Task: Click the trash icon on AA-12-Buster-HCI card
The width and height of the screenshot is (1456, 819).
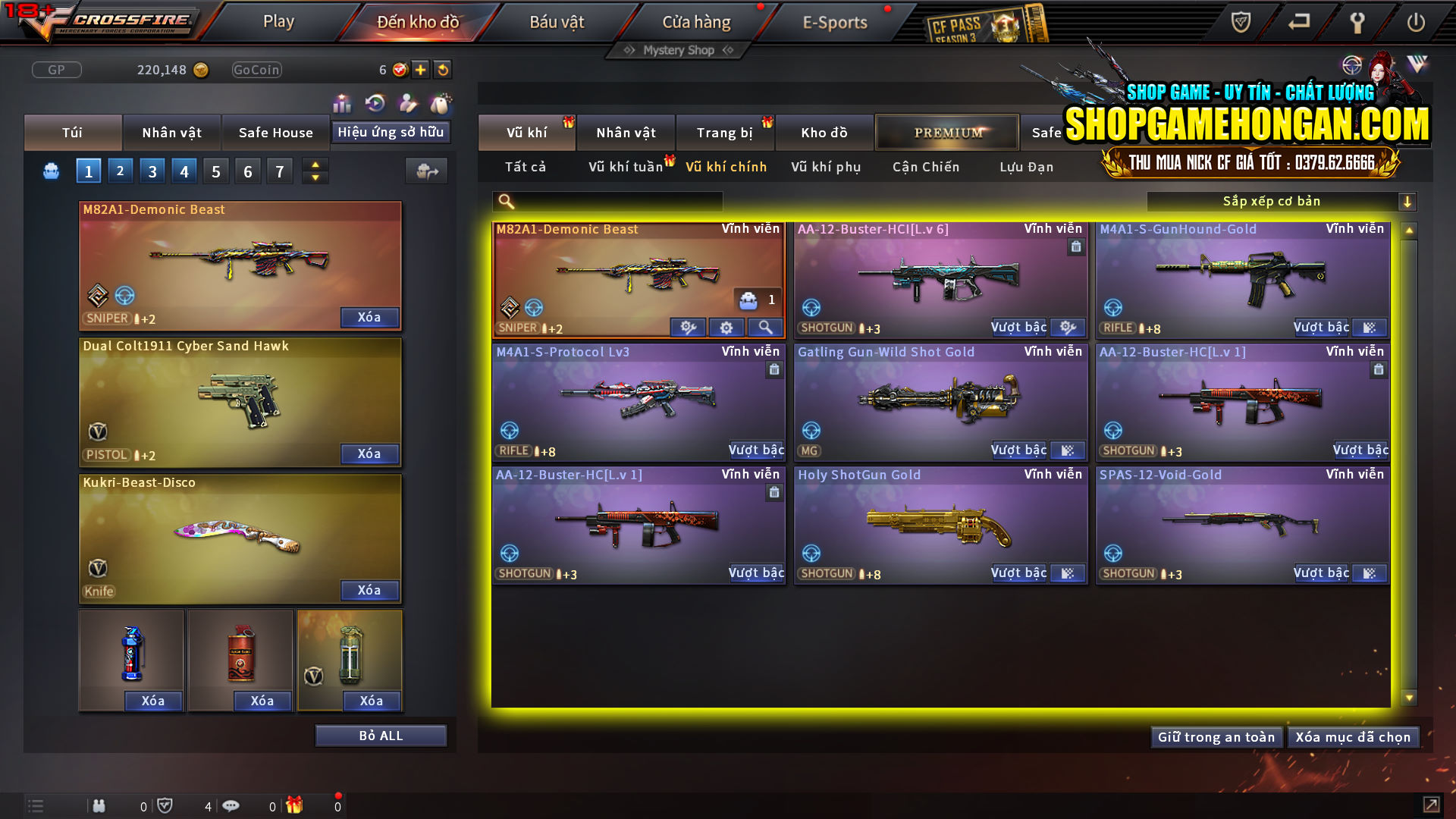Action: click(1075, 247)
